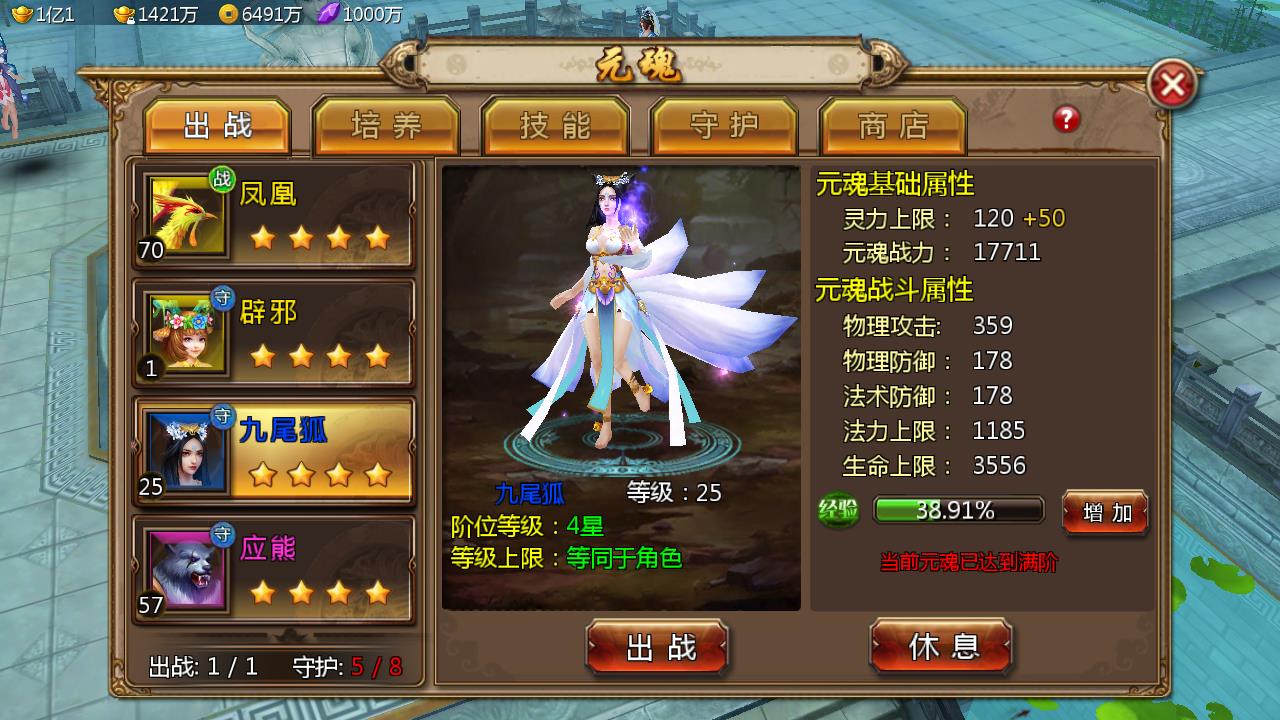Open the 守护 tab
Screen dimensions: 1280x720
point(724,127)
